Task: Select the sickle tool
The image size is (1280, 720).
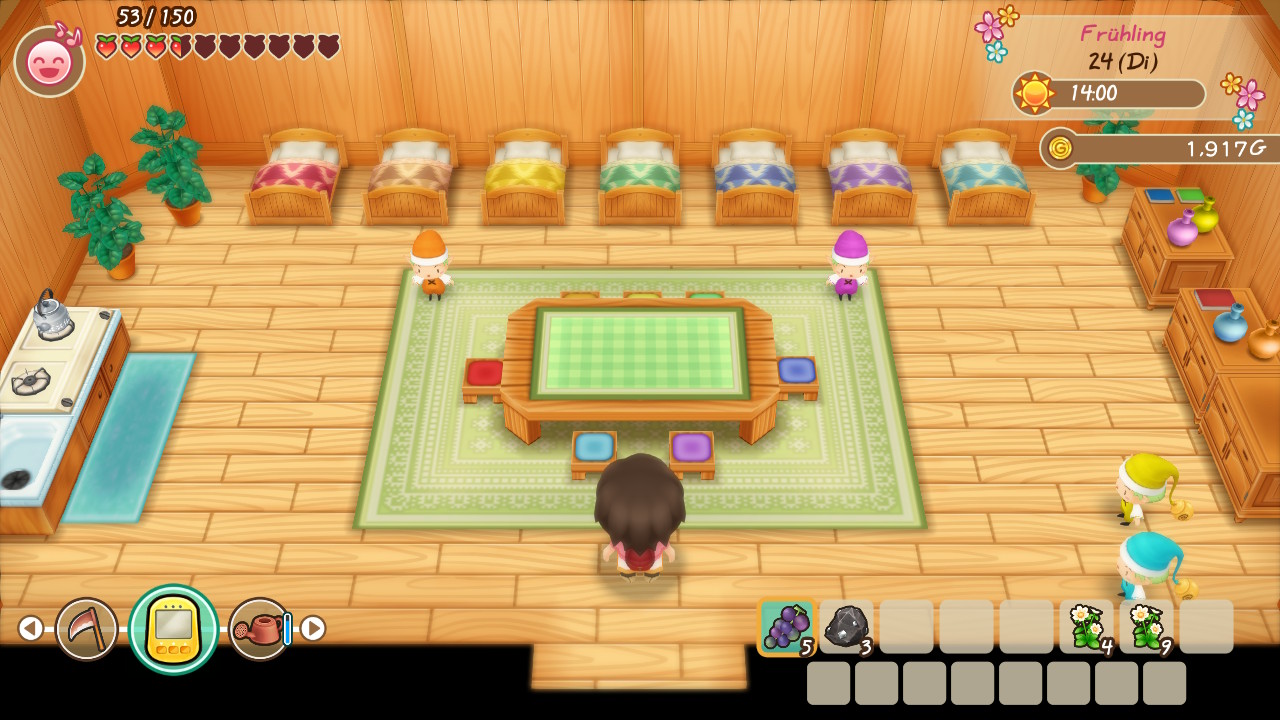Action: (x=86, y=628)
